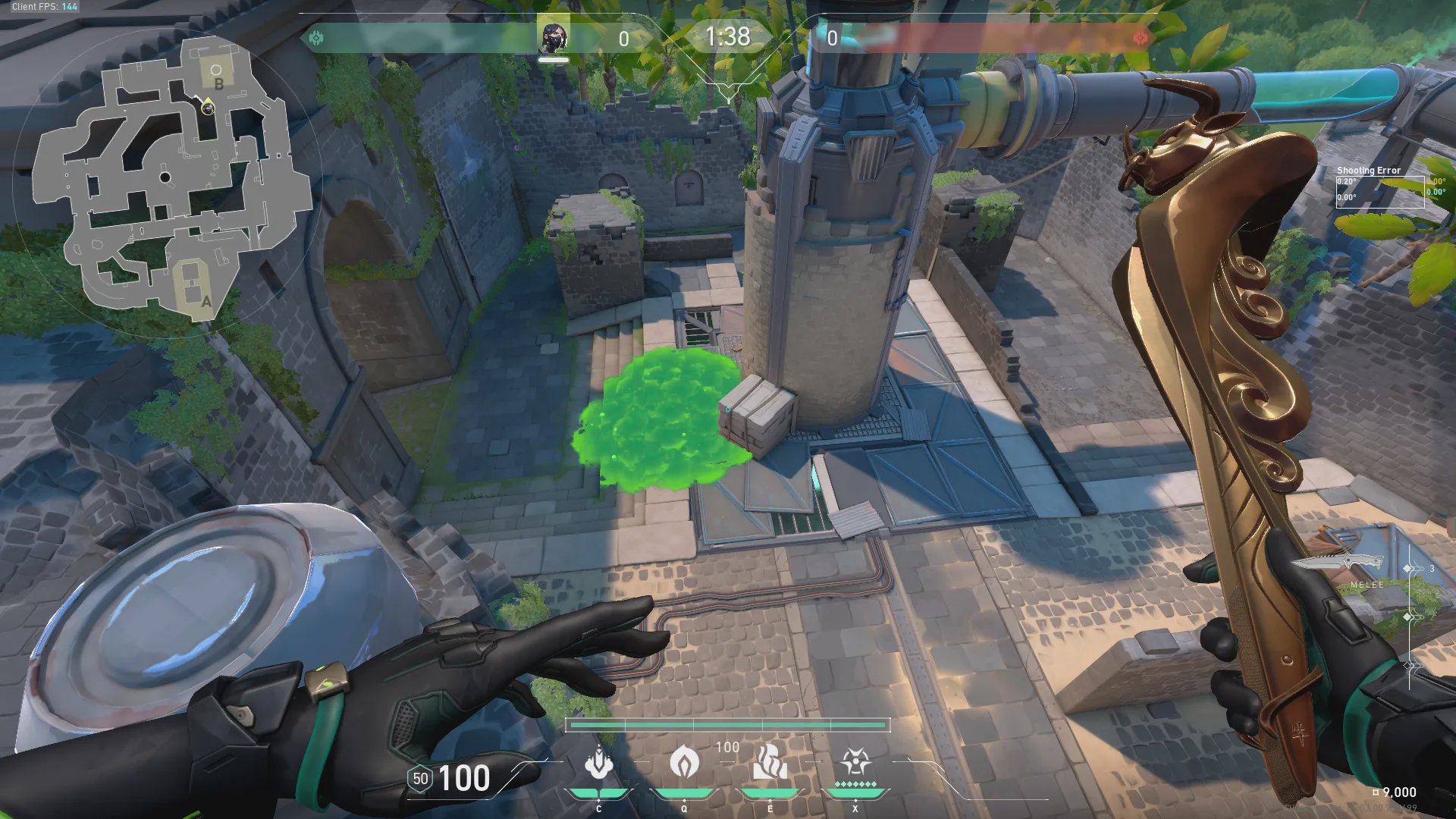
Task: Click the Viper agent portrait
Action: click(553, 37)
